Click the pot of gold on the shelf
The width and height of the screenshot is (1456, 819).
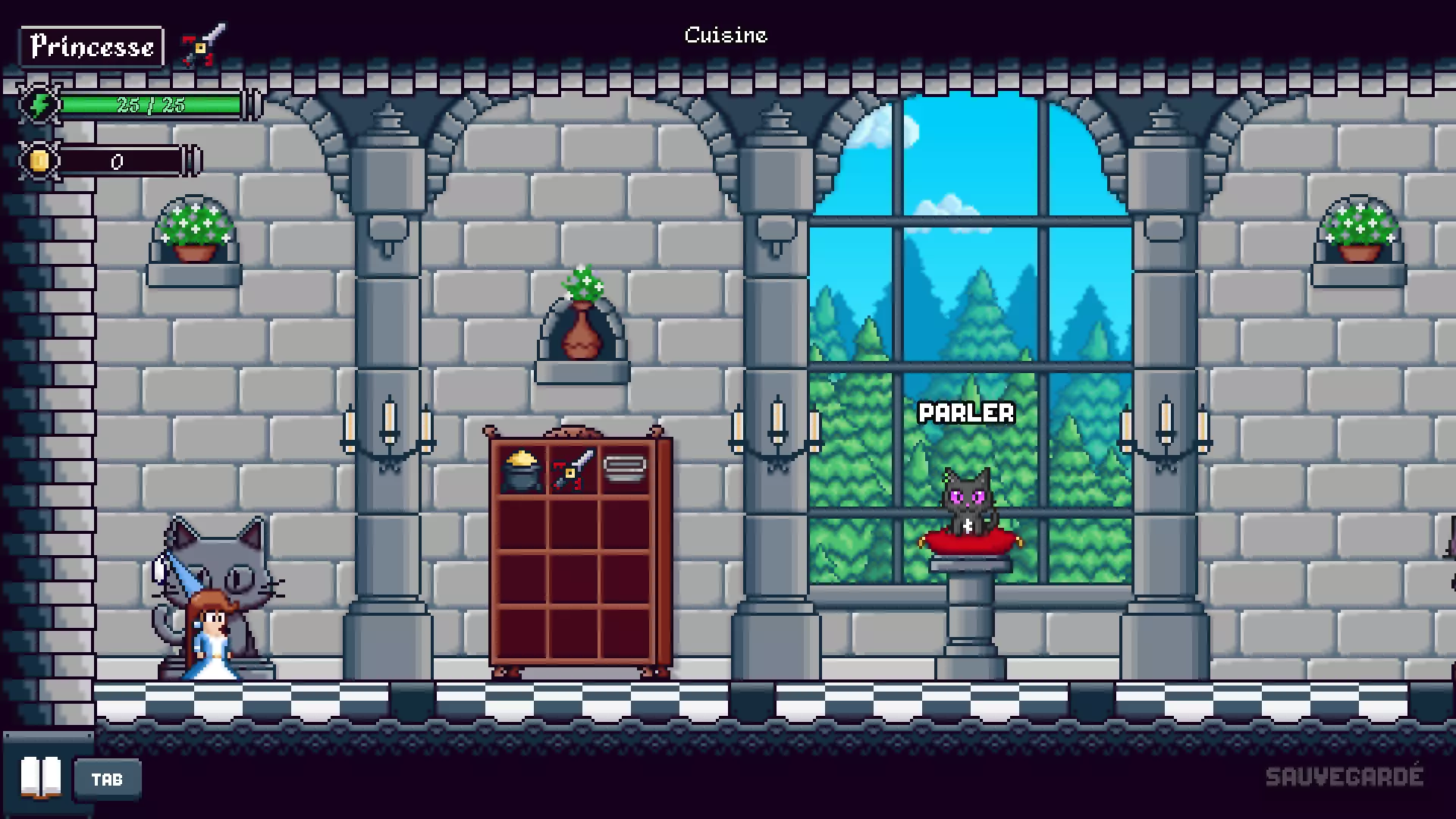pyautogui.click(x=521, y=470)
